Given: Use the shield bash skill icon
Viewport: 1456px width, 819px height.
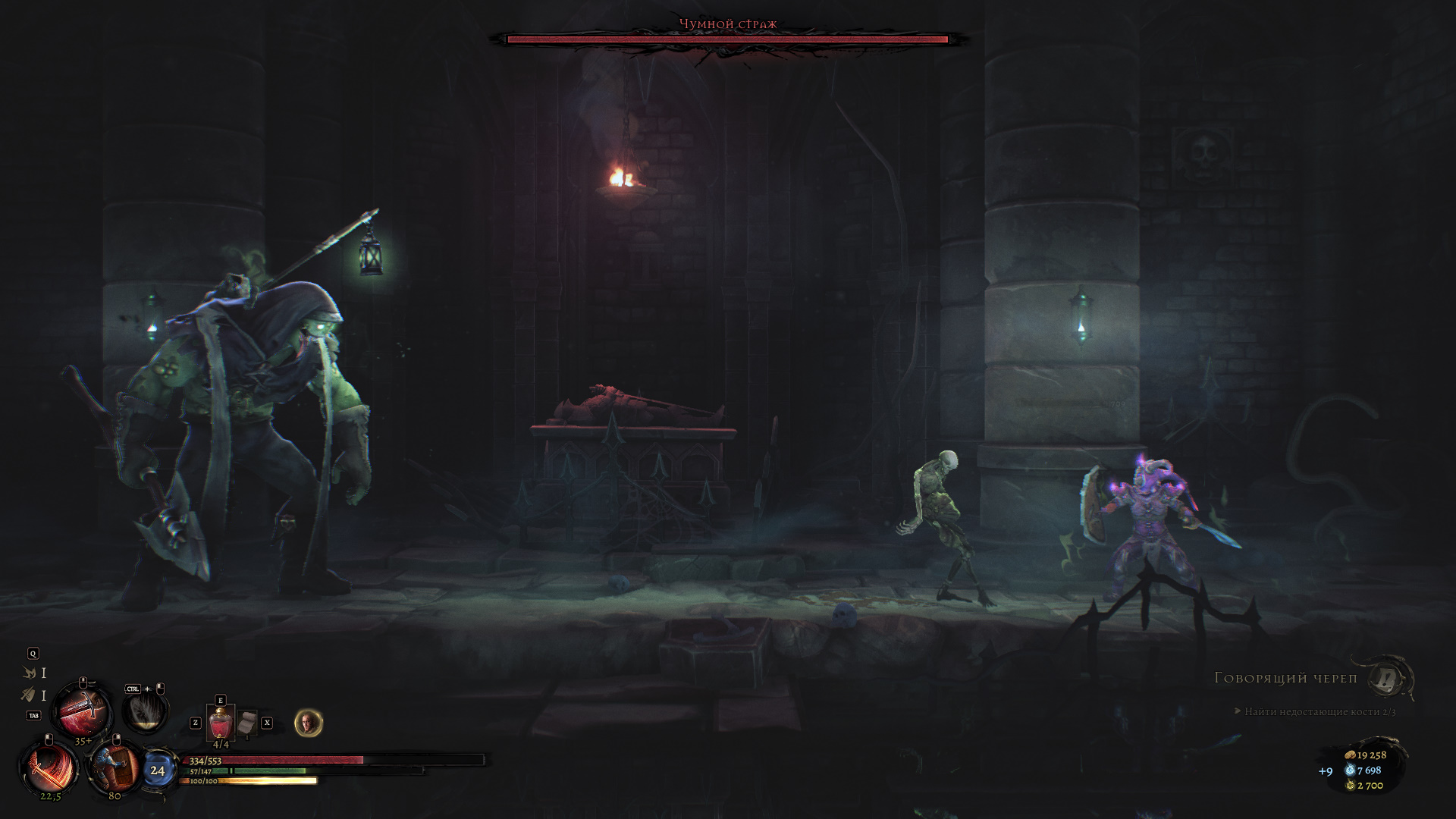Looking at the screenshot, I should (x=115, y=766).
